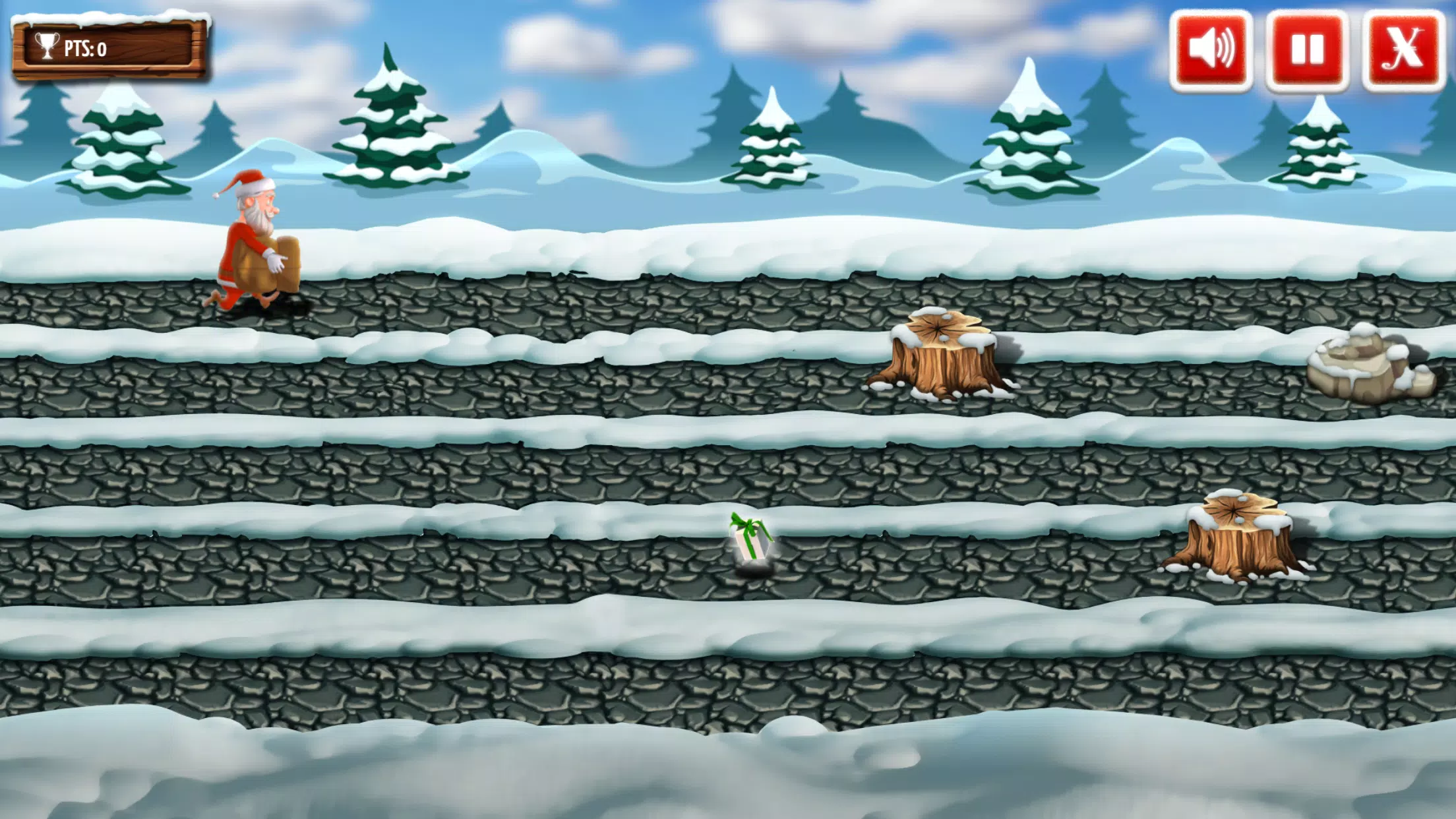Pause the game
Screen dimensions: 1456x819
tap(1307, 50)
